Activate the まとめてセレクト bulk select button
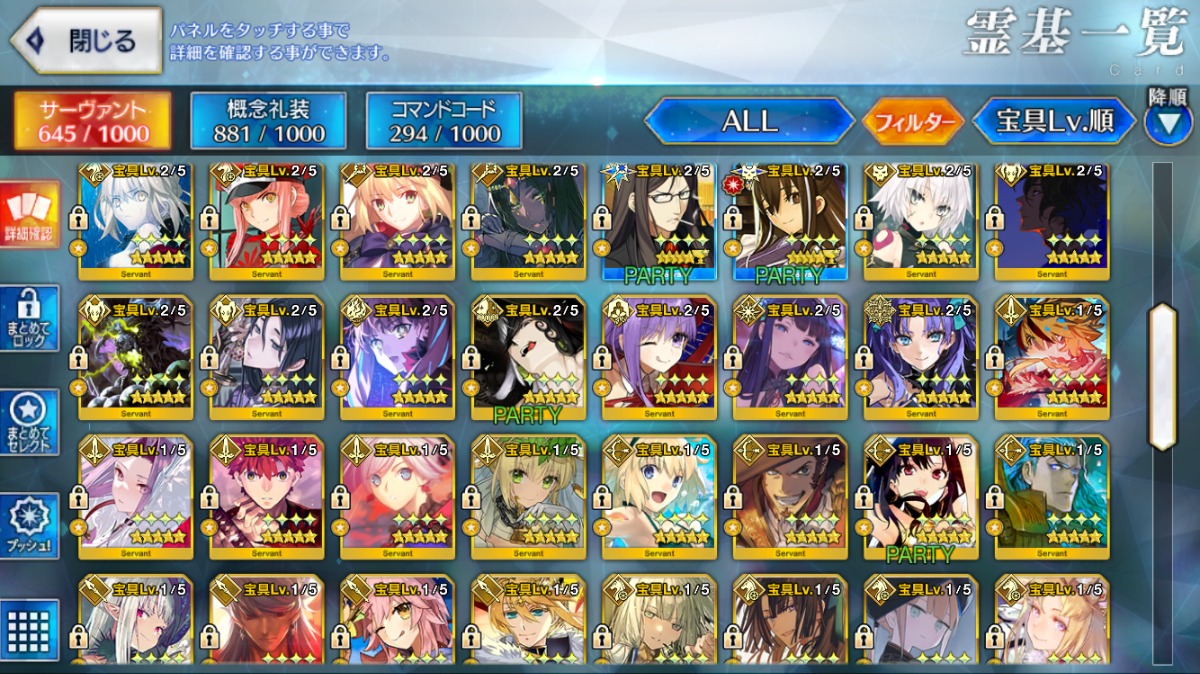Image resolution: width=1200 pixels, height=674 pixels. [x=30, y=422]
